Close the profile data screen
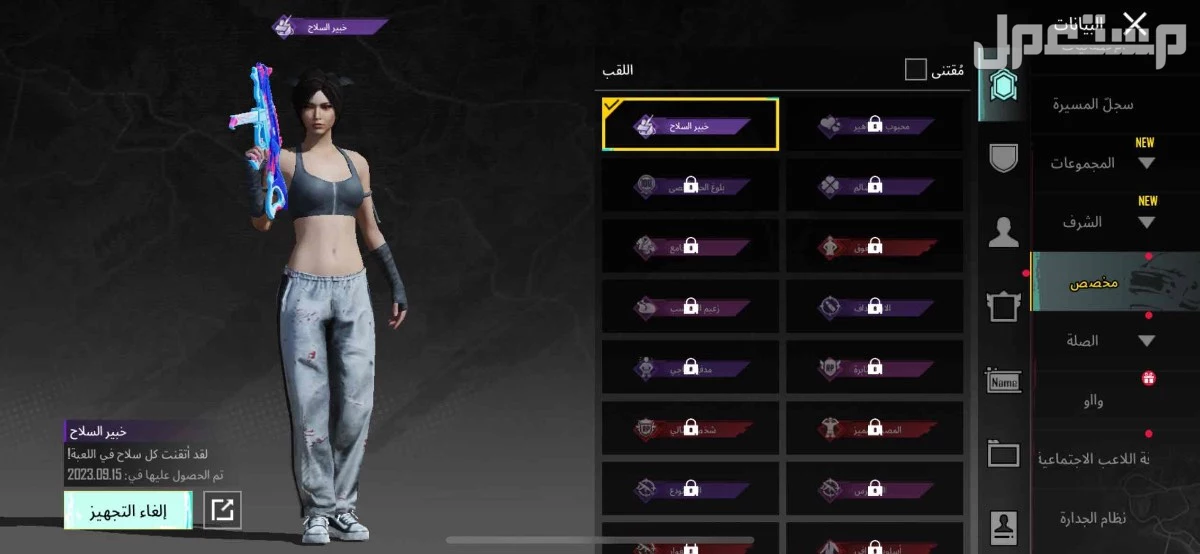1200x554 pixels. point(1134,22)
